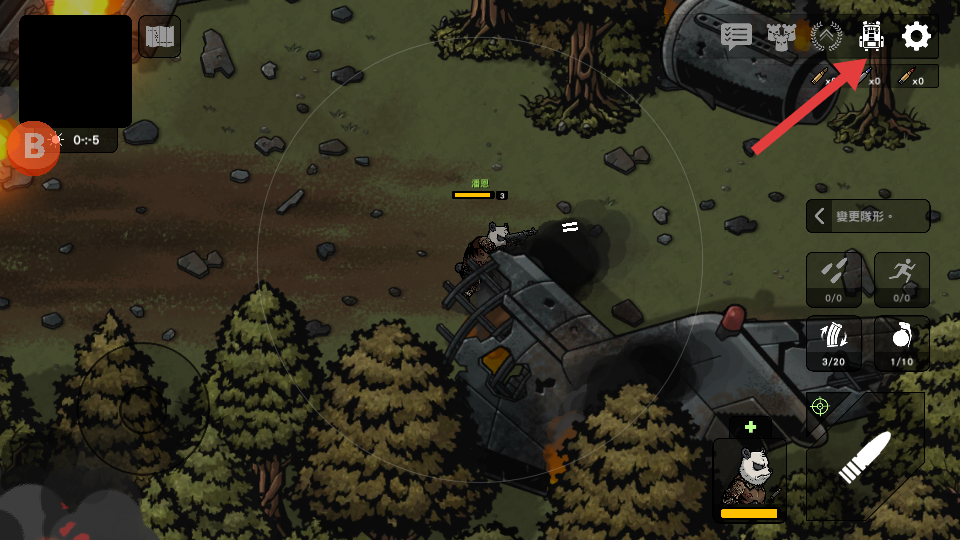Click the black minimap panel

coord(75,71)
